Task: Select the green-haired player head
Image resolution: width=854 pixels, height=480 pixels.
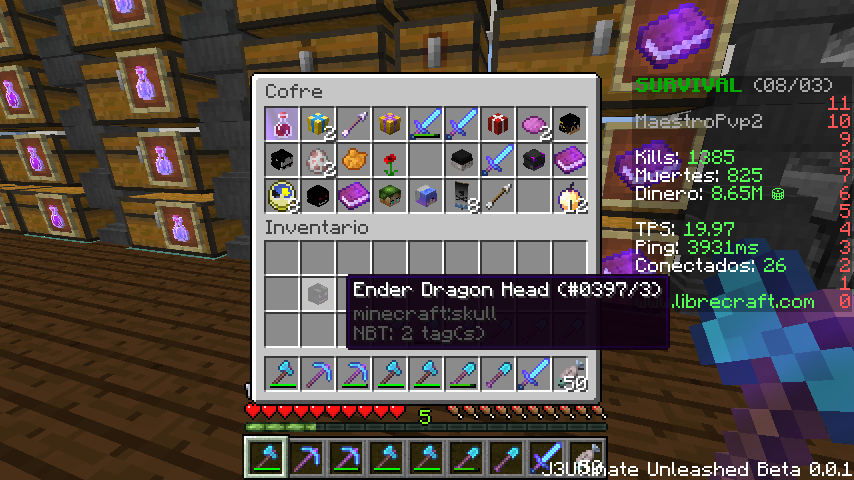Action: point(391,196)
